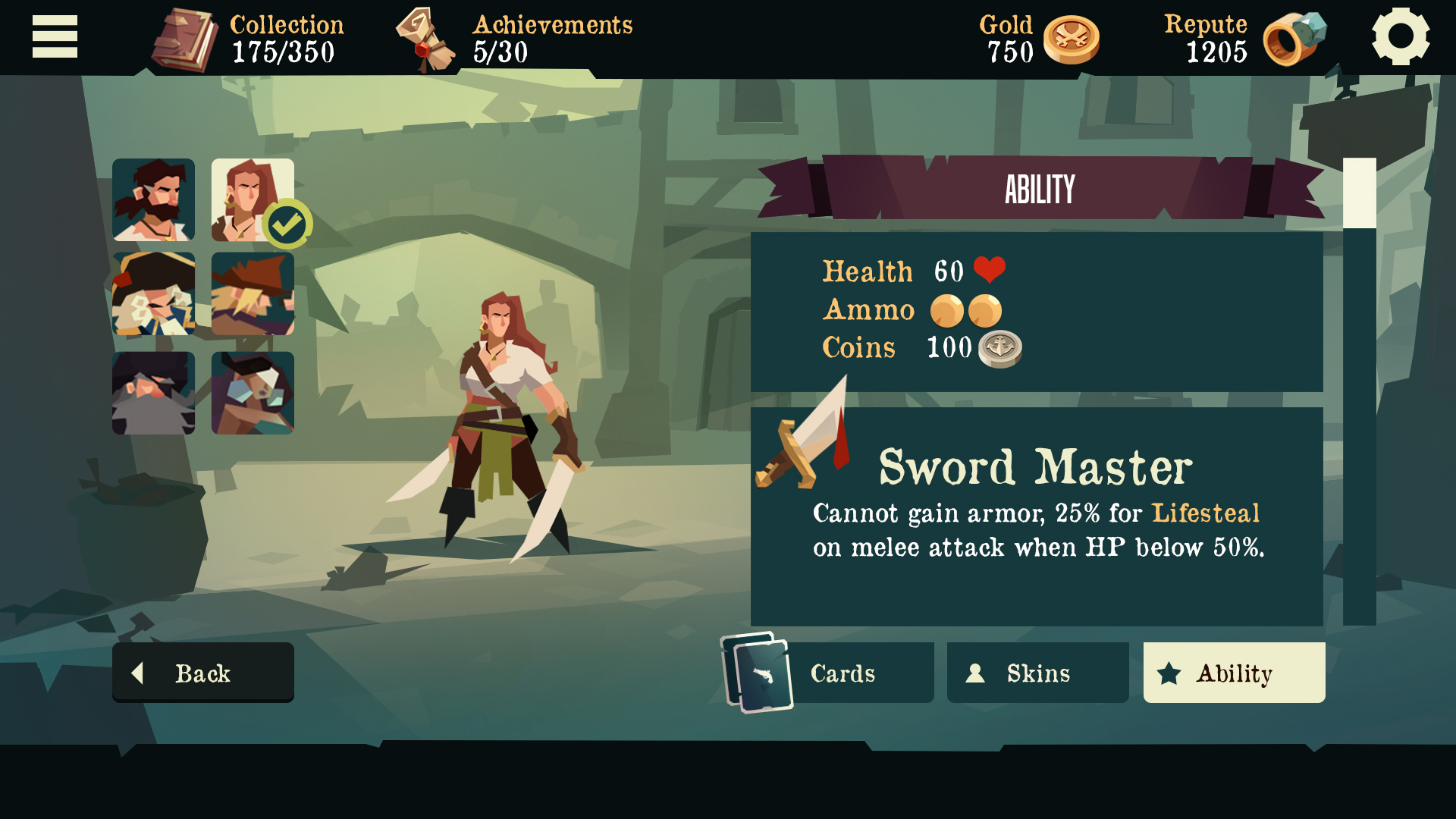Select the masked pirate portrait

[253, 393]
